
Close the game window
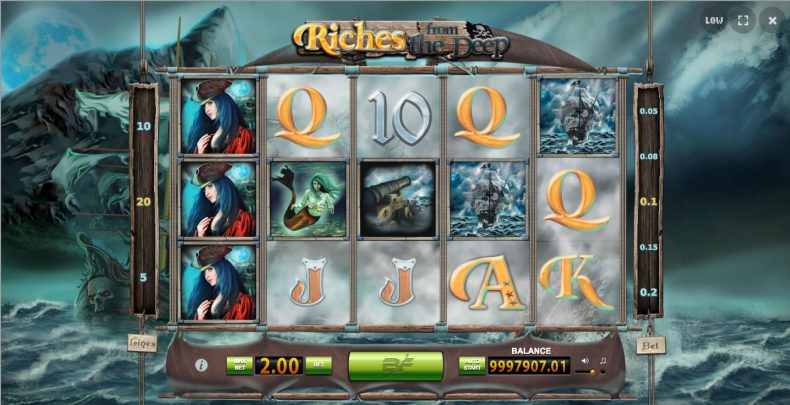click(771, 19)
